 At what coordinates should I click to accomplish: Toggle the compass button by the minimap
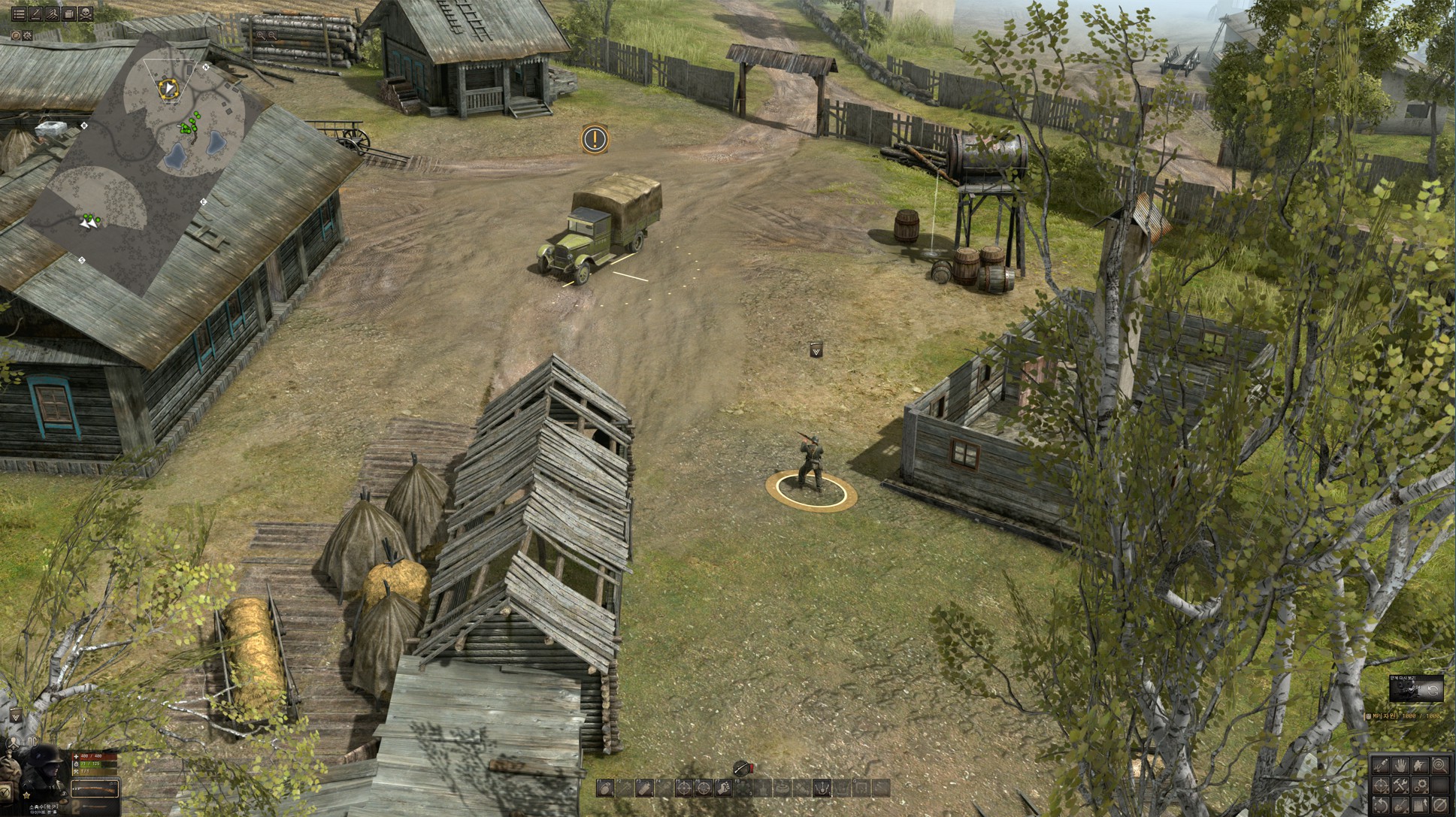(16, 35)
